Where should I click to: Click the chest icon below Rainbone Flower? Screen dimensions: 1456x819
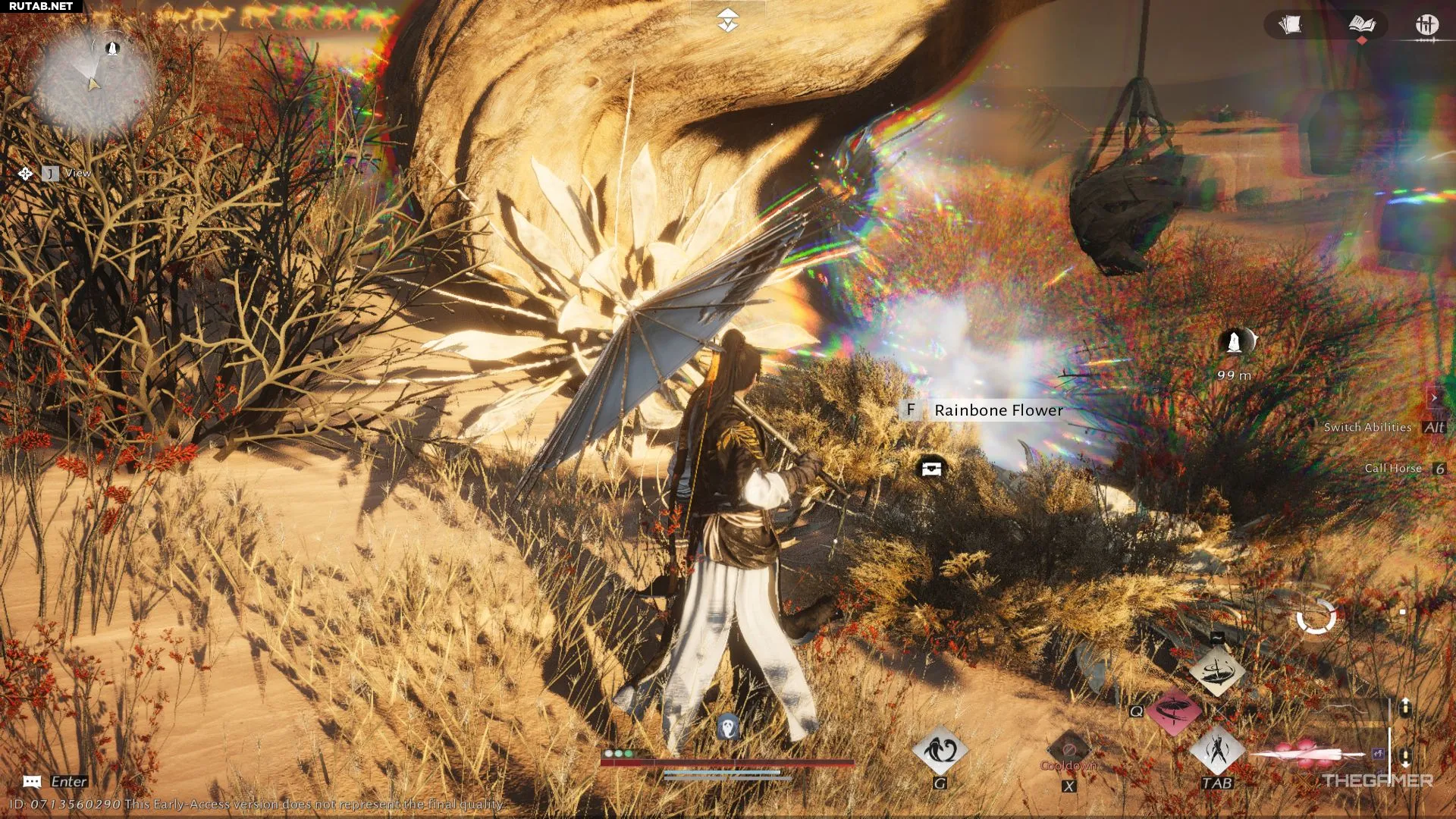[931, 468]
